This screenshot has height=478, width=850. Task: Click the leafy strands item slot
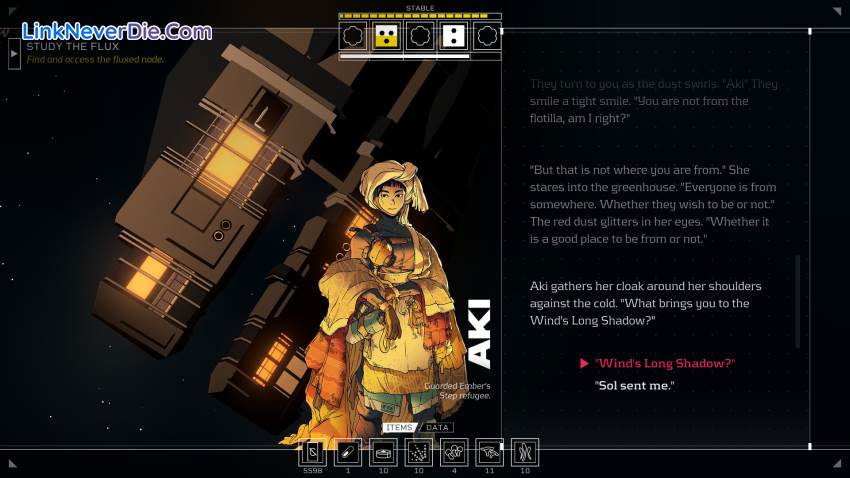[525, 452]
